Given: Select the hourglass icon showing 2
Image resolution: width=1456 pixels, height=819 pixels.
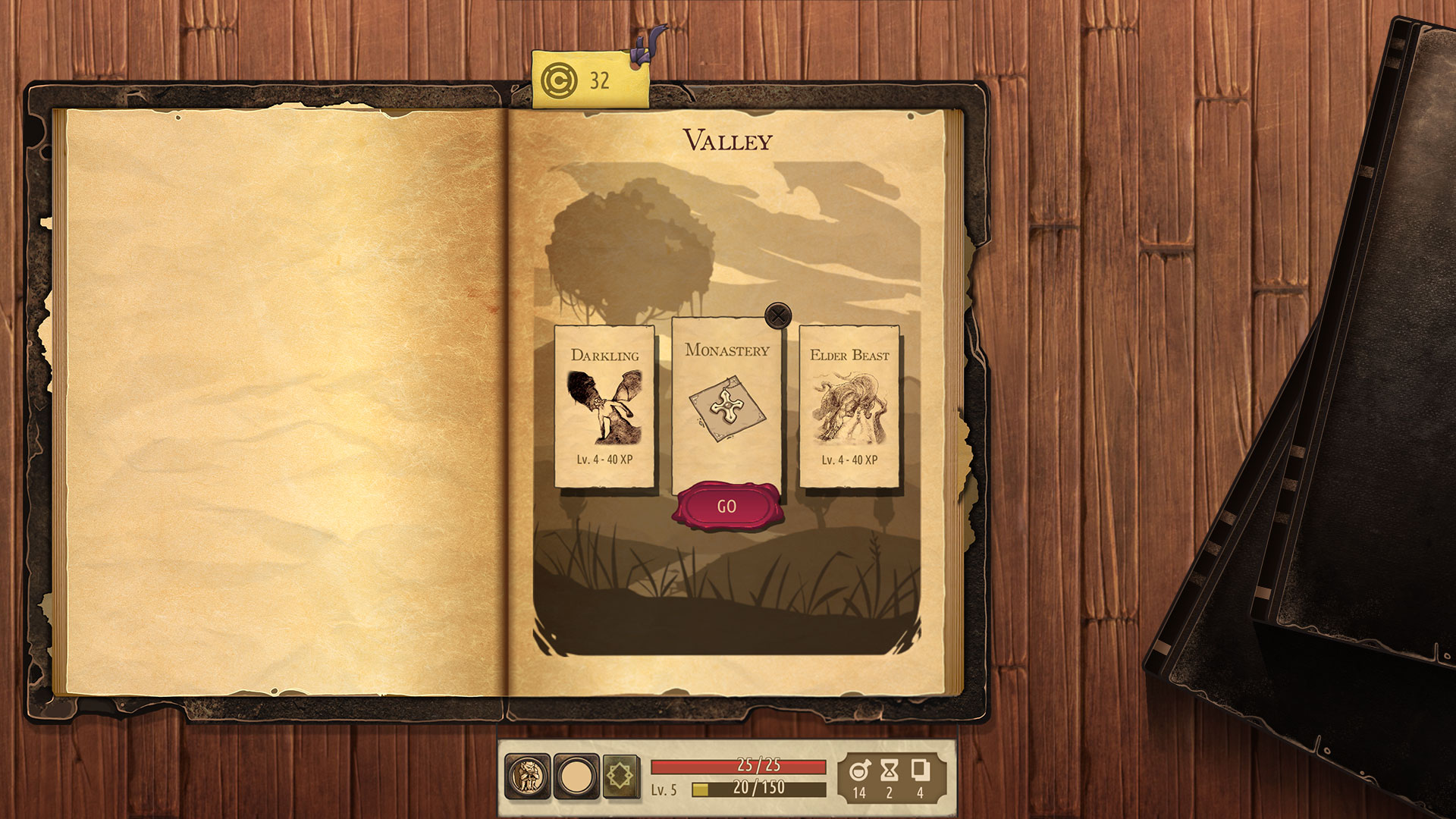Looking at the screenshot, I should [x=889, y=771].
